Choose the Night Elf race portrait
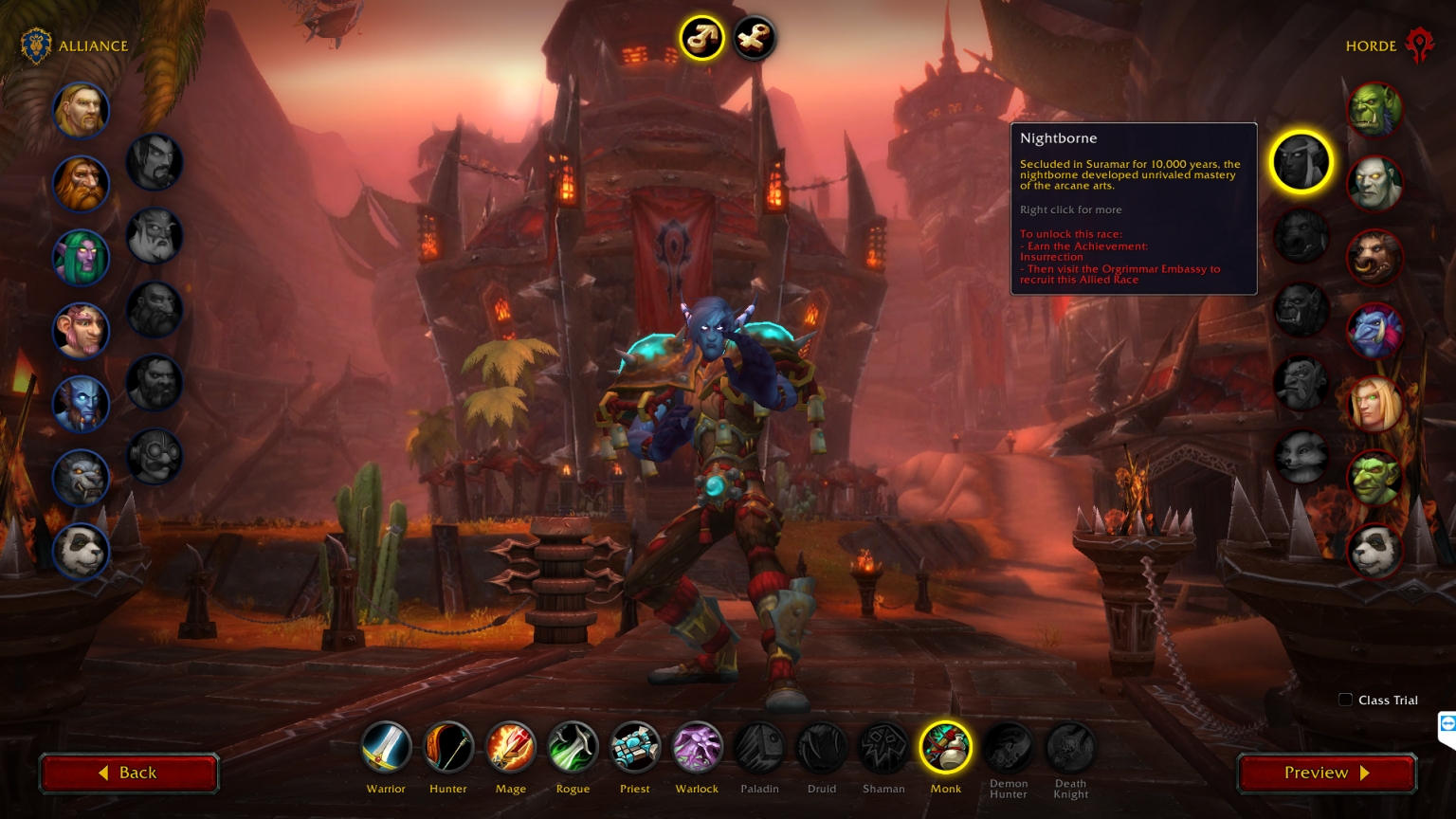Image resolution: width=1456 pixels, height=819 pixels. click(81, 257)
